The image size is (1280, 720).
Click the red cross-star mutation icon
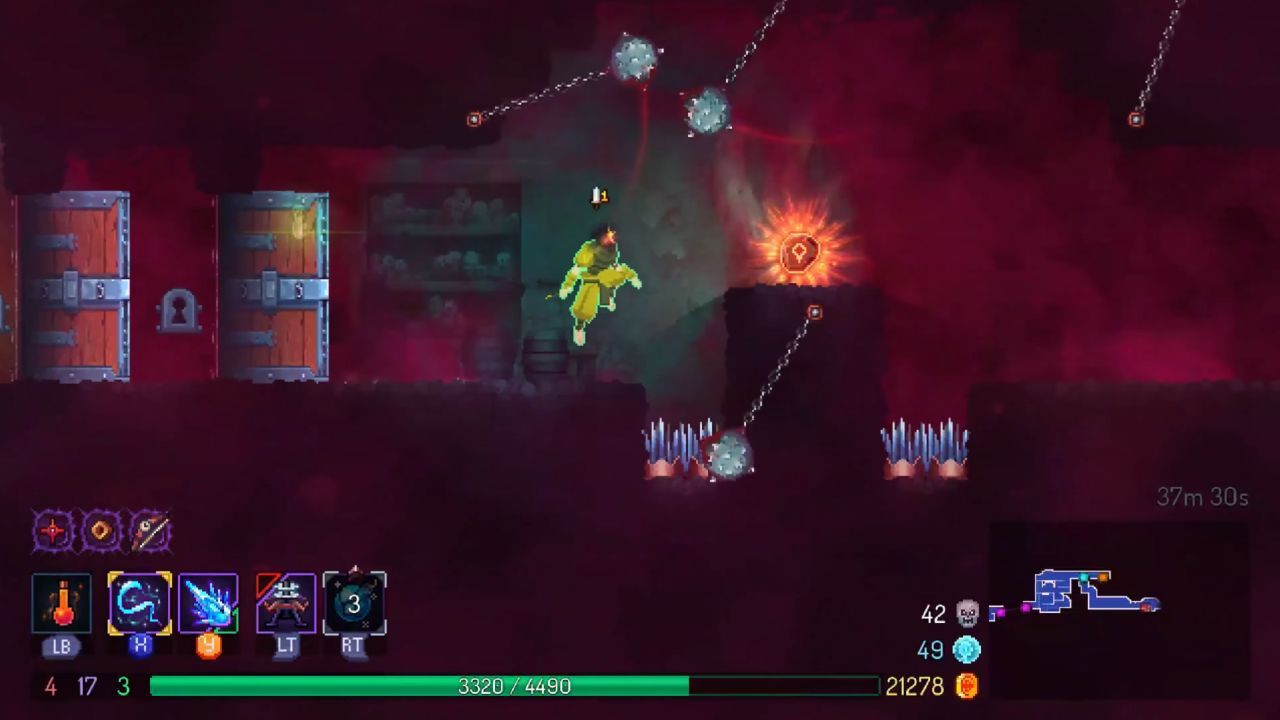pos(53,531)
